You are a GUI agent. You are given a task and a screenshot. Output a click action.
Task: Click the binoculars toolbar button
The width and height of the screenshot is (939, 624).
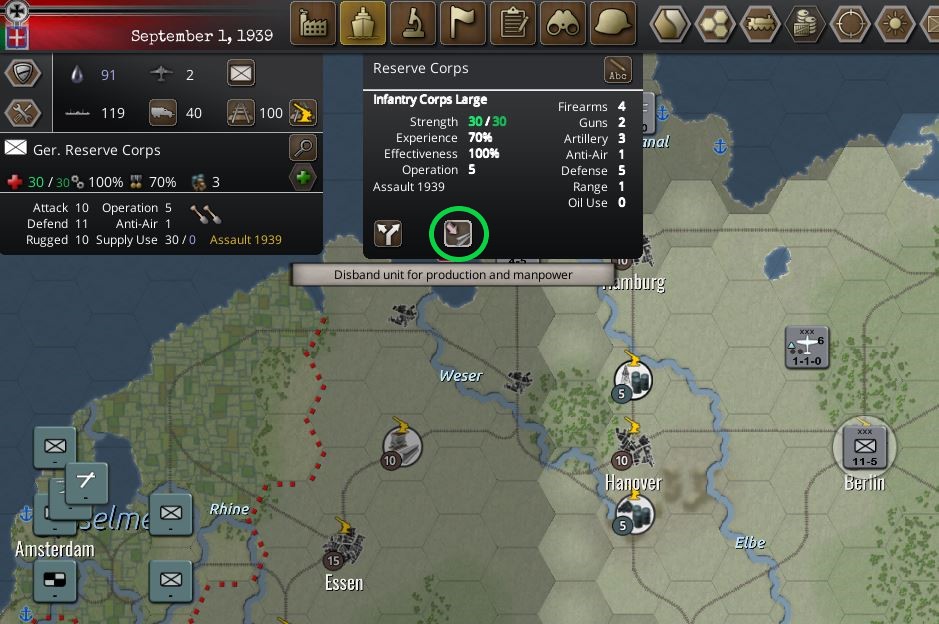[563, 23]
